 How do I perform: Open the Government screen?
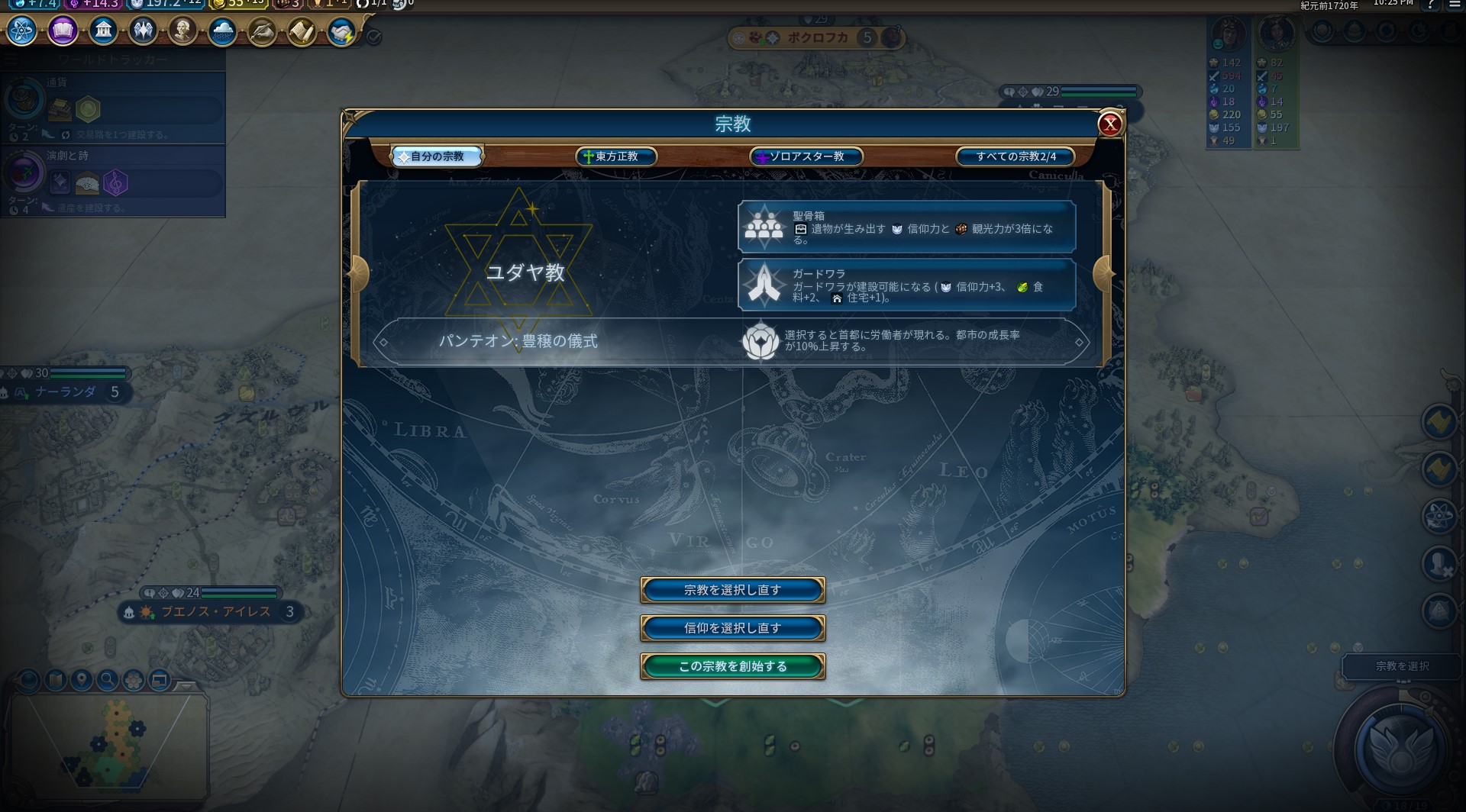point(102,31)
